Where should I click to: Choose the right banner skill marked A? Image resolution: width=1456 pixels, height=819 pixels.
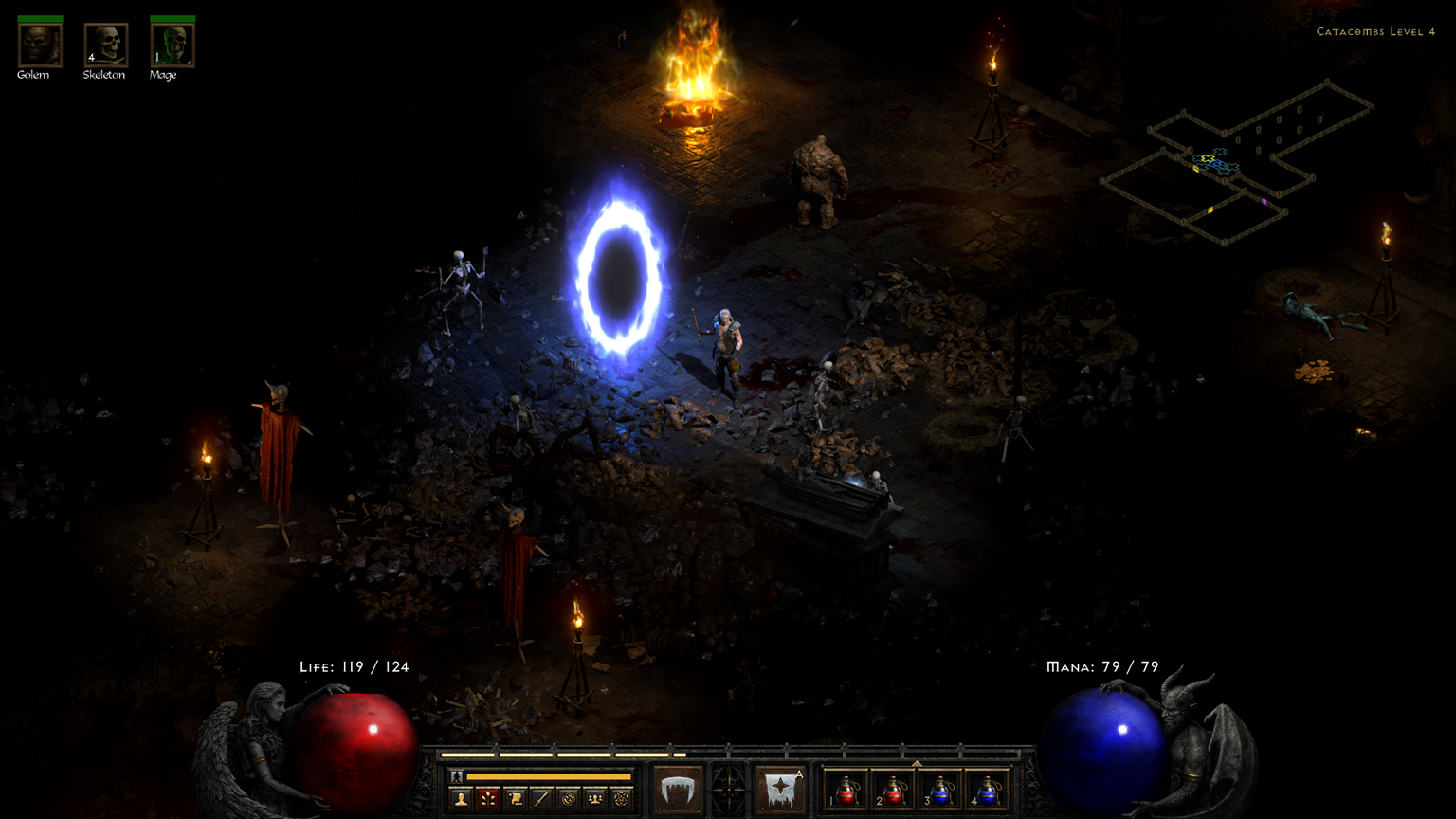782,790
